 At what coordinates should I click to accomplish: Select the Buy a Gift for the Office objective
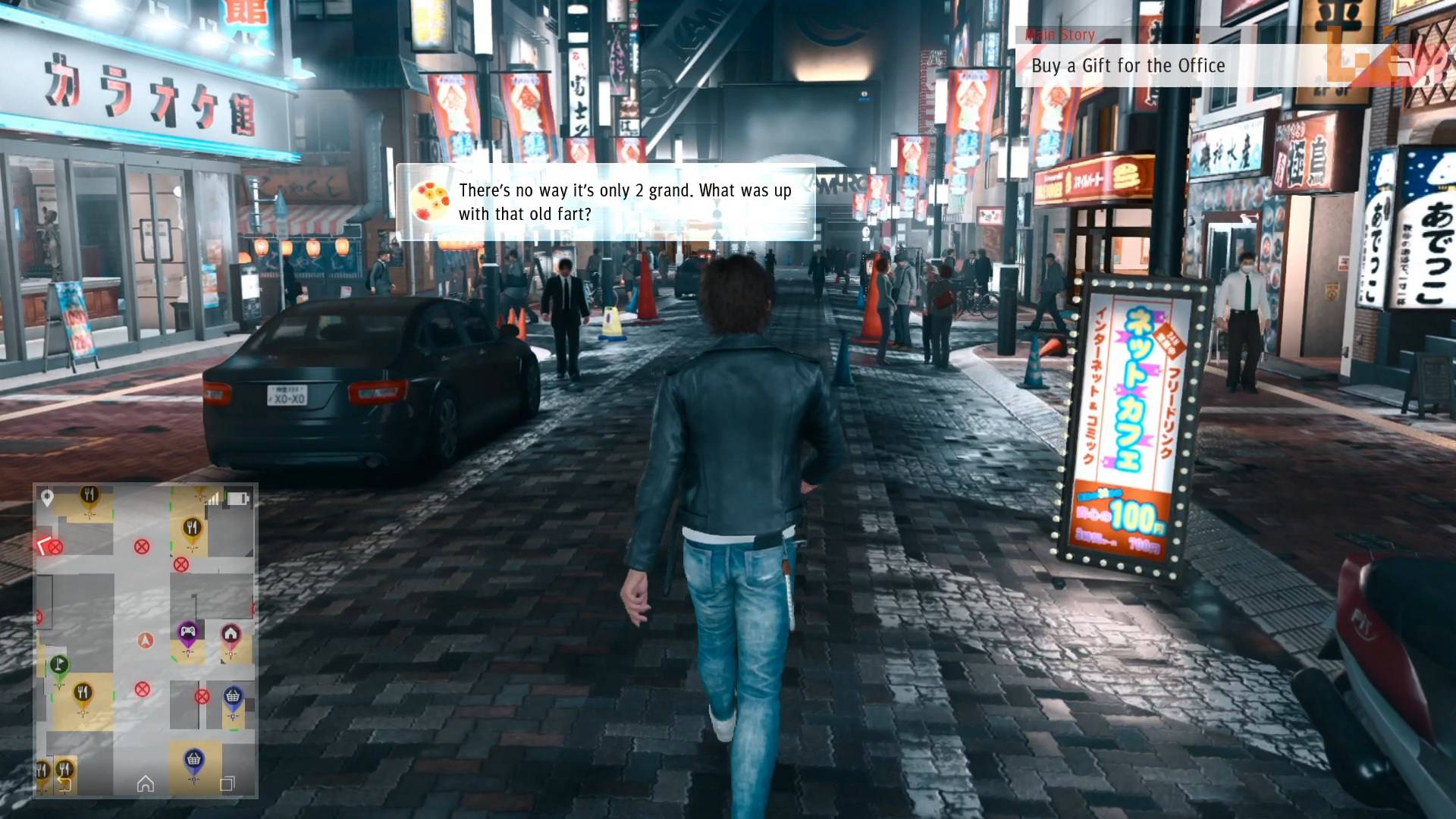point(1127,66)
